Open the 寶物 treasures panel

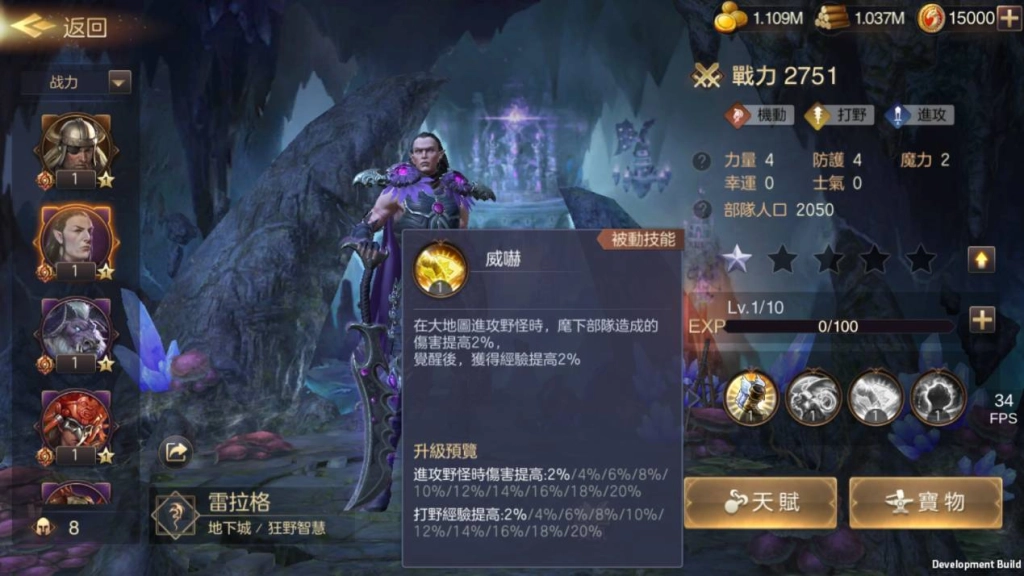925,502
